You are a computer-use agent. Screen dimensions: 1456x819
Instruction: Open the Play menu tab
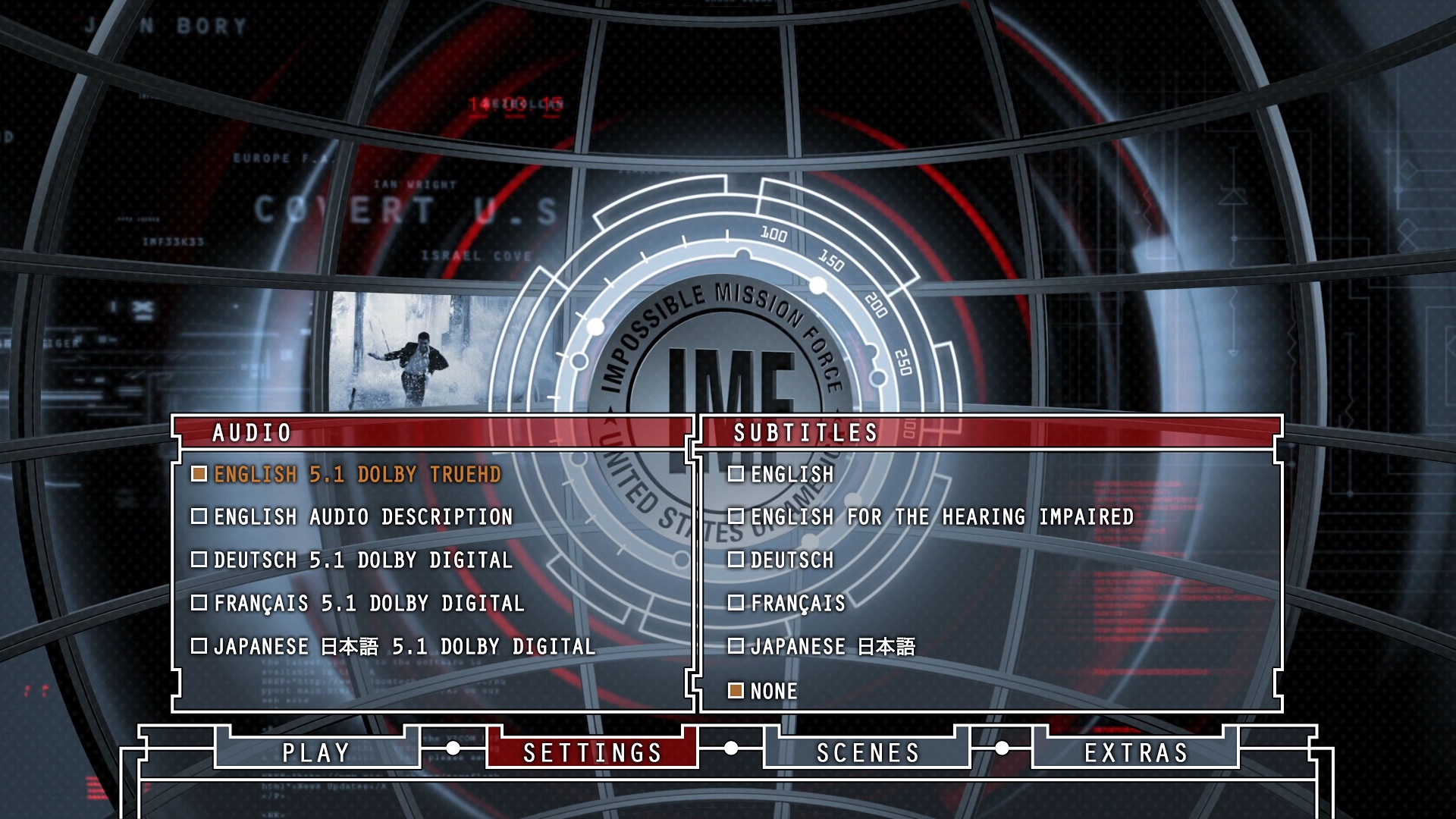pyautogui.click(x=316, y=752)
